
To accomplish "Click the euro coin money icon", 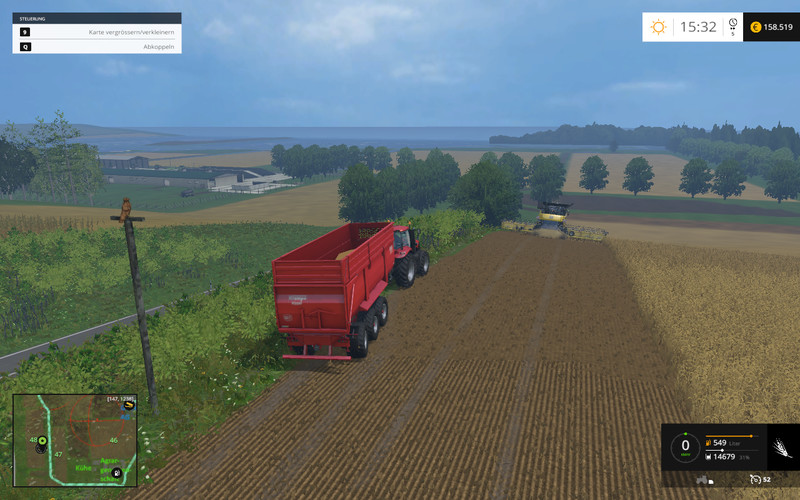I will pyautogui.click(x=756, y=27).
